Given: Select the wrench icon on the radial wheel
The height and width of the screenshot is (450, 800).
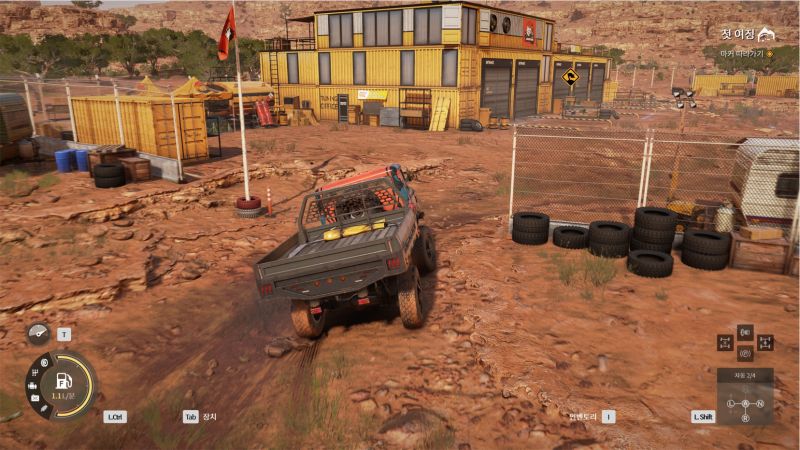Looking at the screenshot, I should click(44, 408).
